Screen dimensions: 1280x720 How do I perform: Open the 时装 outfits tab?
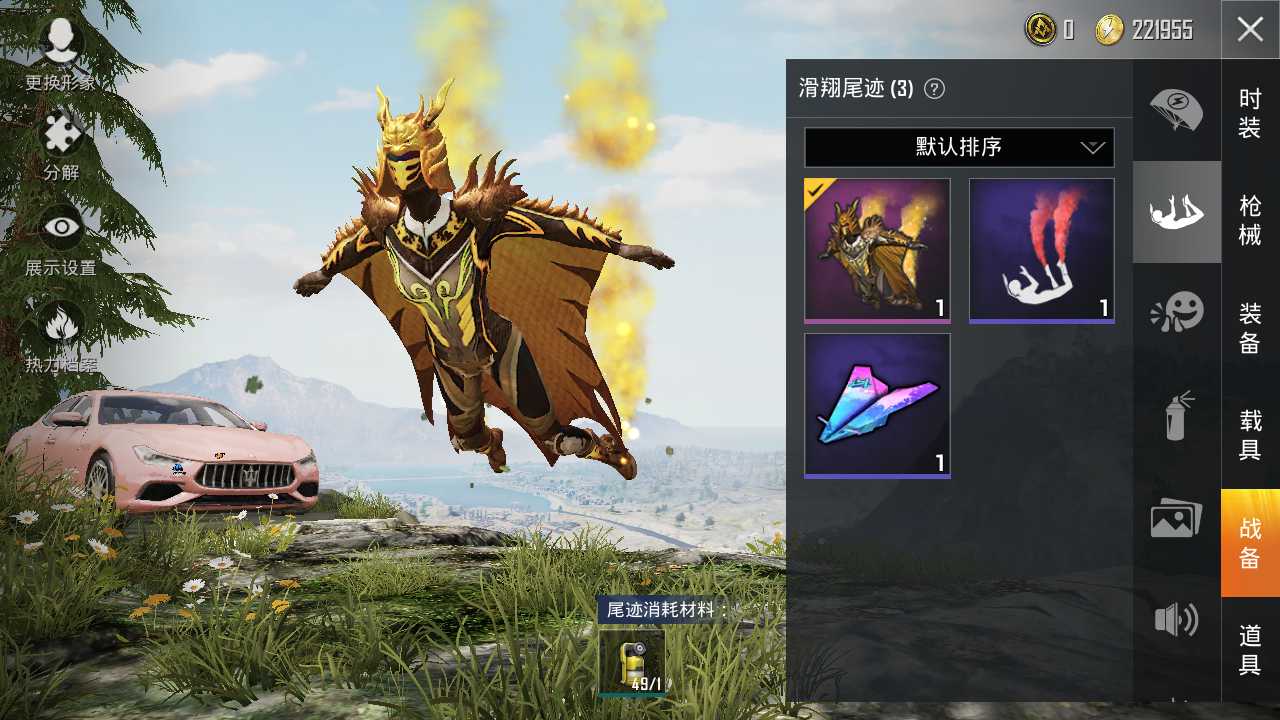[1250, 113]
